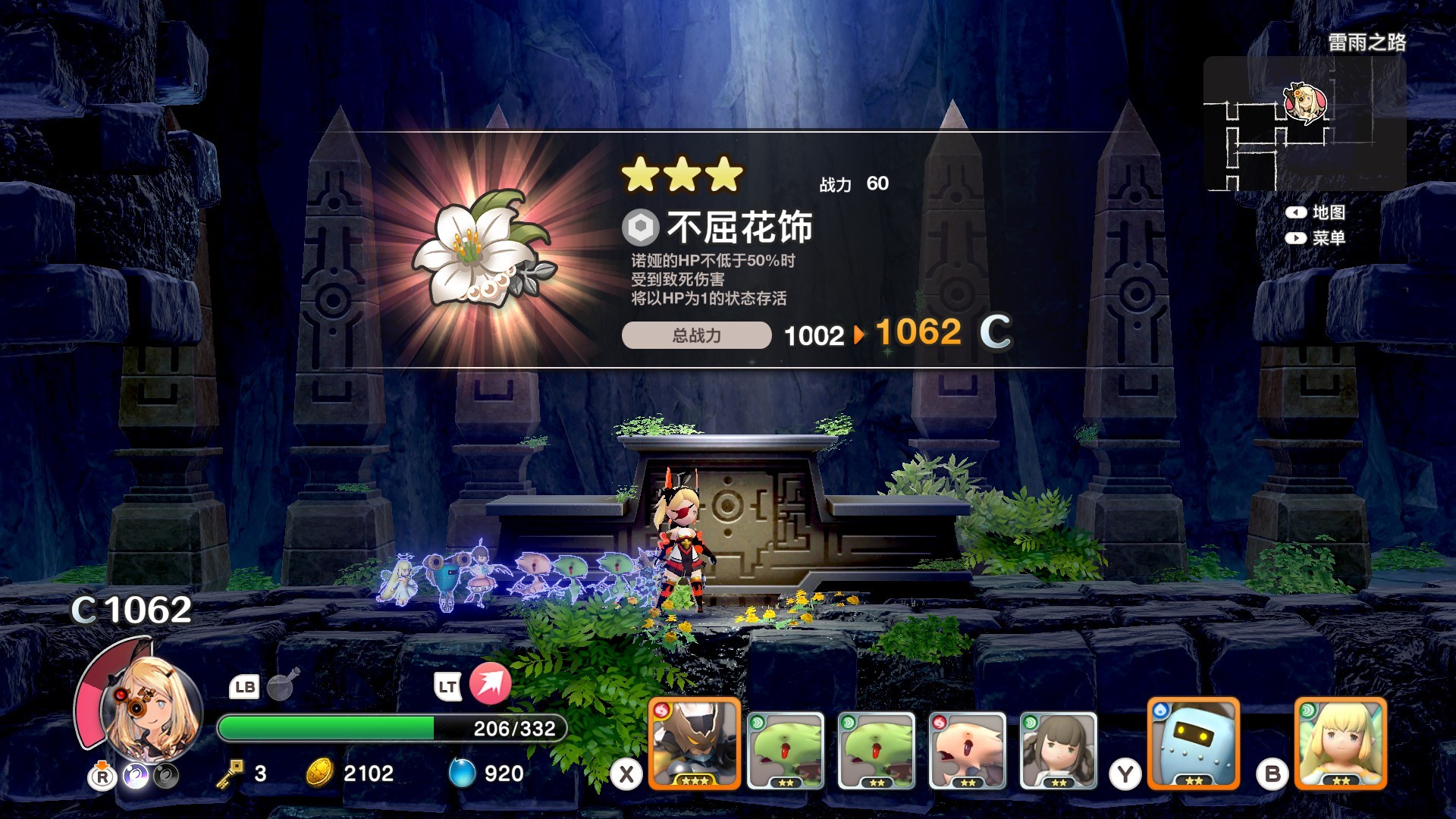Pick the blue robot ally slot

click(1194, 743)
